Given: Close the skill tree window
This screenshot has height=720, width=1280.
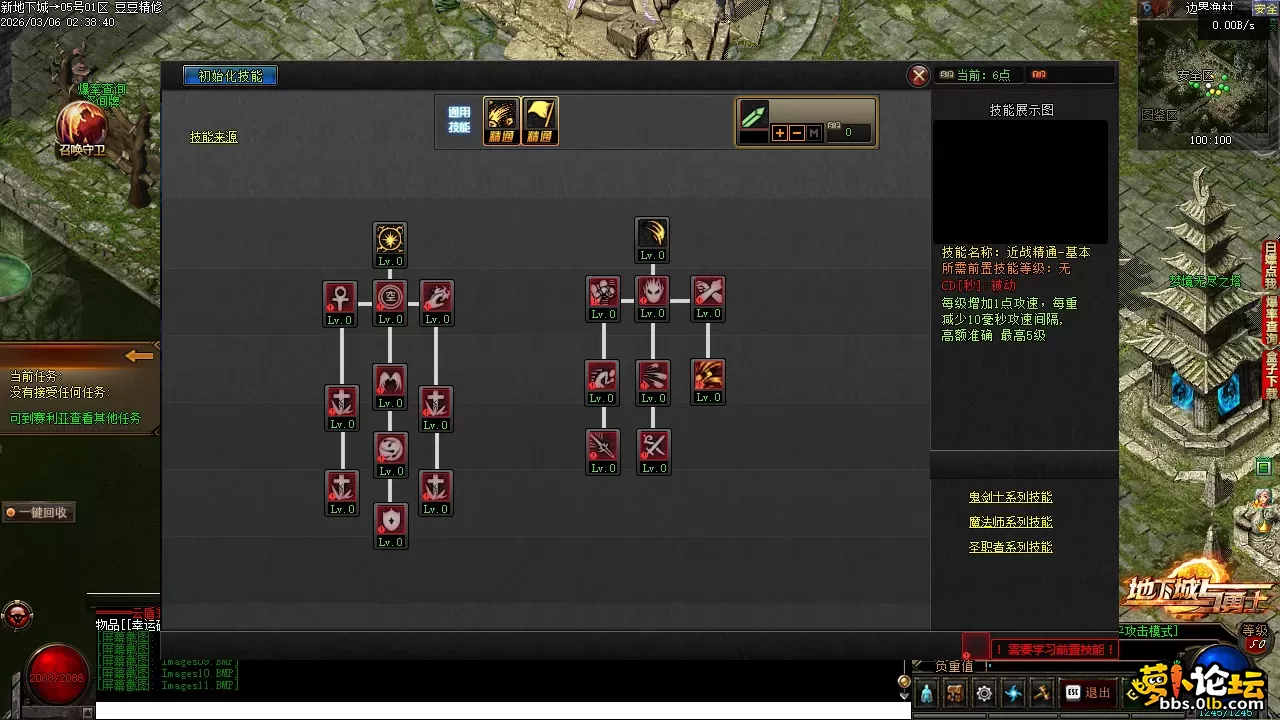Looking at the screenshot, I should [x=918, y=76].
